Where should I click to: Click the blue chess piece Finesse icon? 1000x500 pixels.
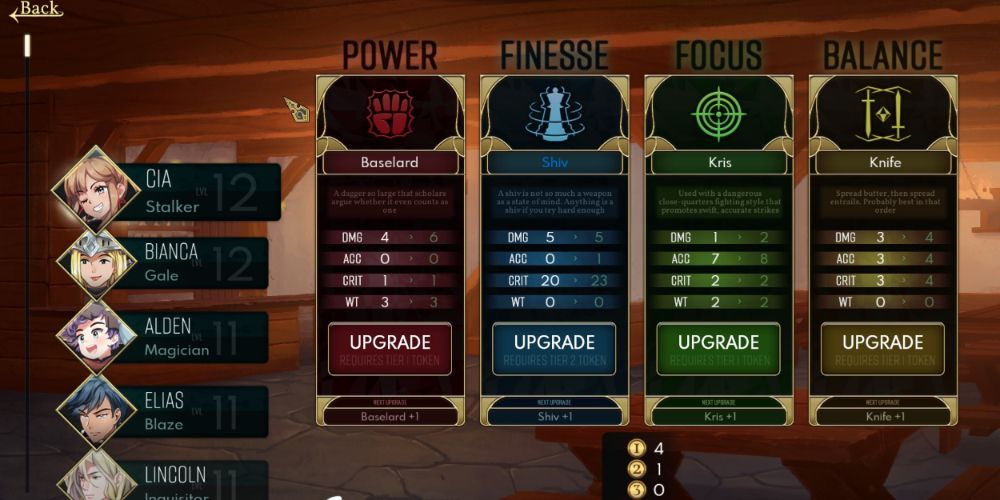(x=554, y=113)
